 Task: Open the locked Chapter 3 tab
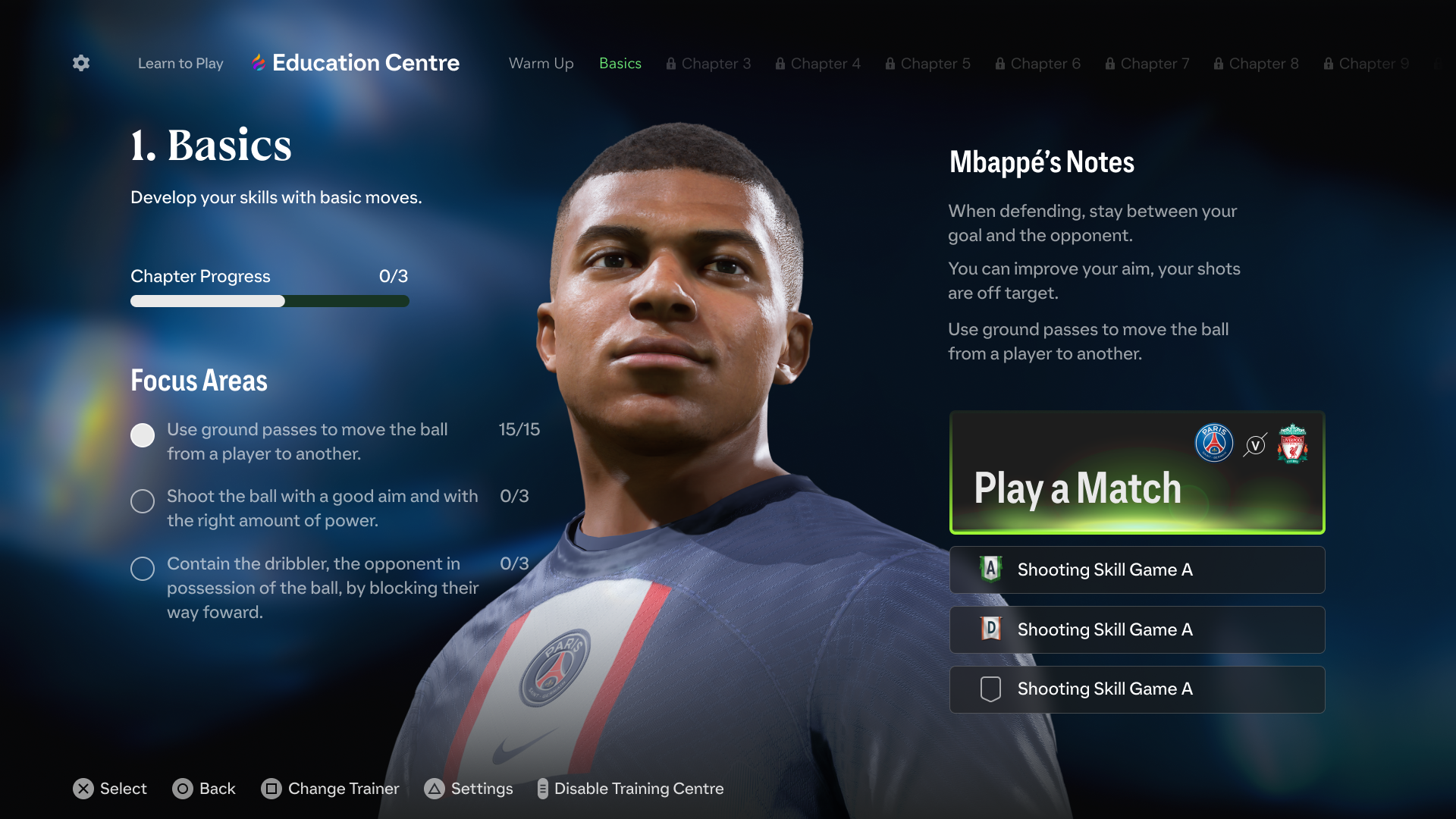[708, 64]
